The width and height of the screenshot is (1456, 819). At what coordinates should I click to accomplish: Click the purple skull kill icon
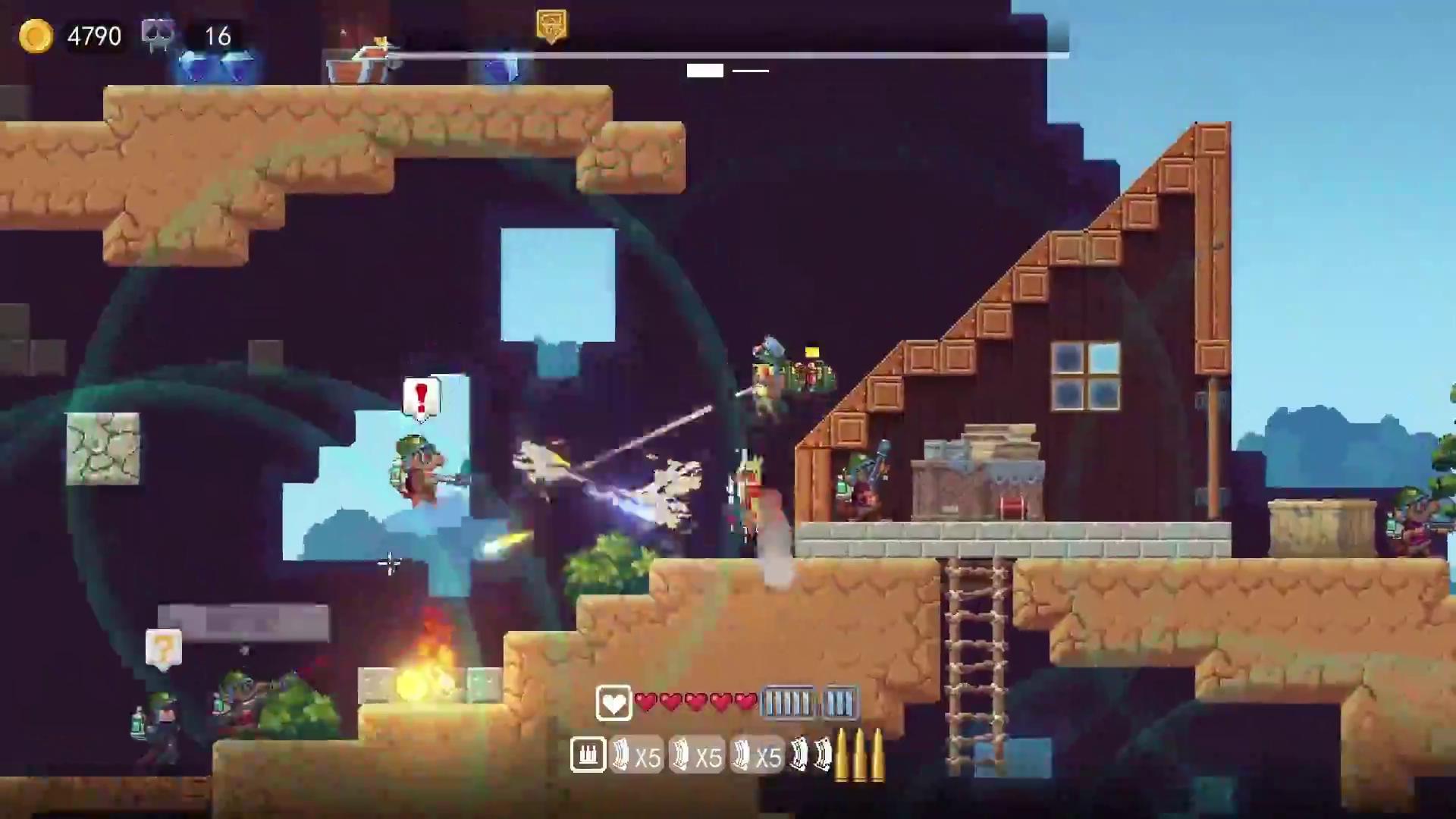[x=158, y=35]
